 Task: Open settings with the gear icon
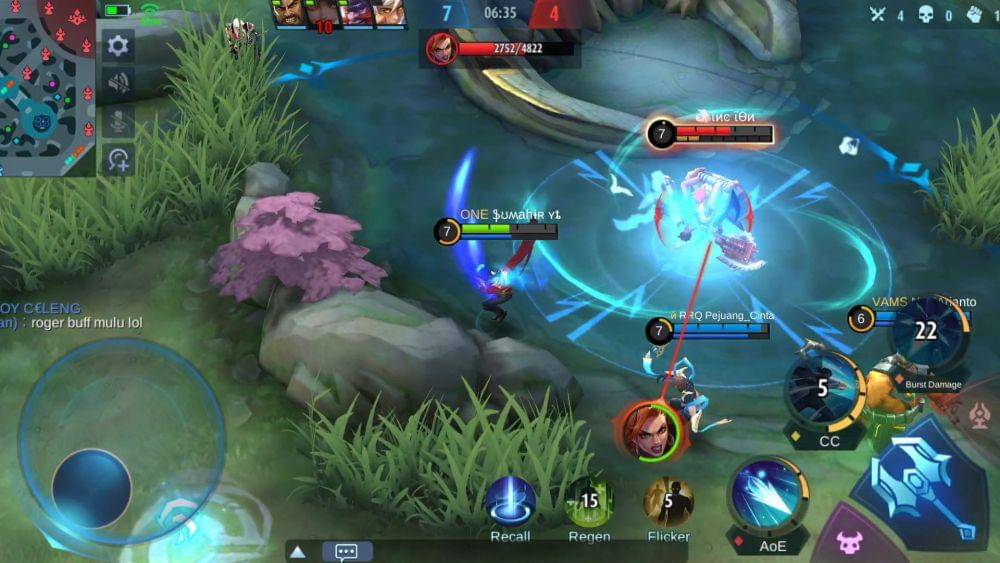click(x=118, y=45)
